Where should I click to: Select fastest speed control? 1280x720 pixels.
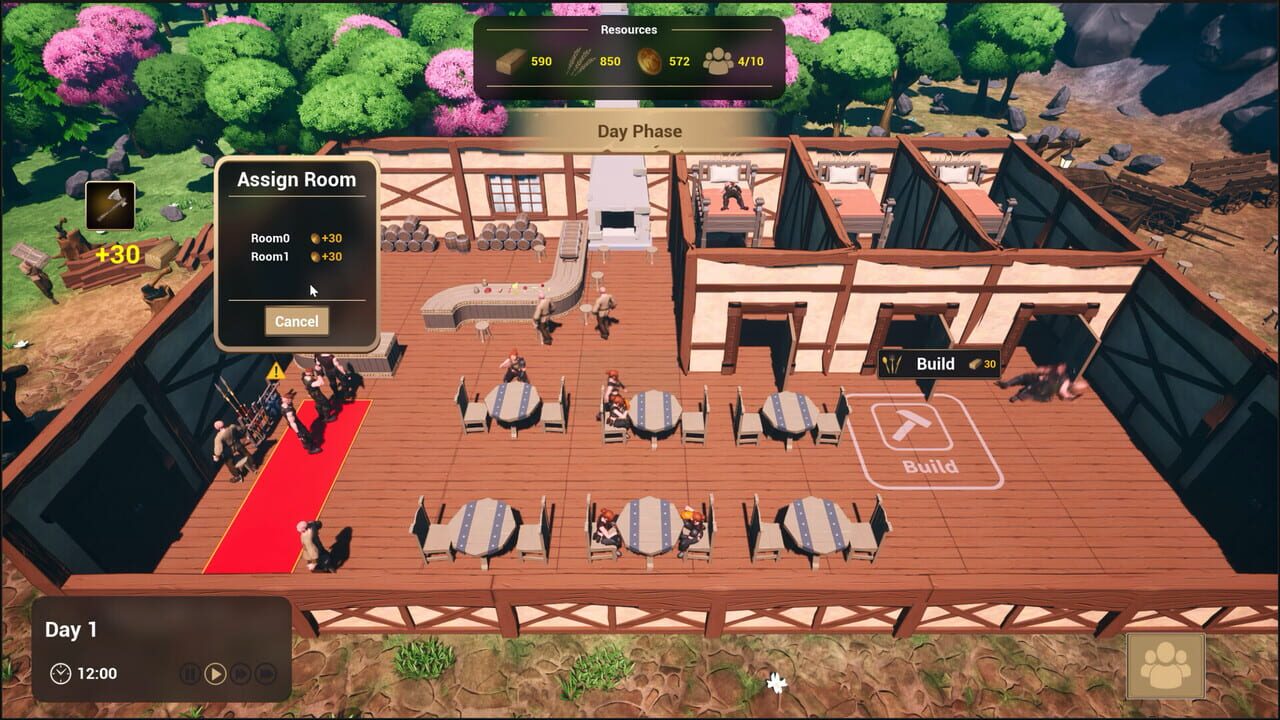[x=263, y=673]
